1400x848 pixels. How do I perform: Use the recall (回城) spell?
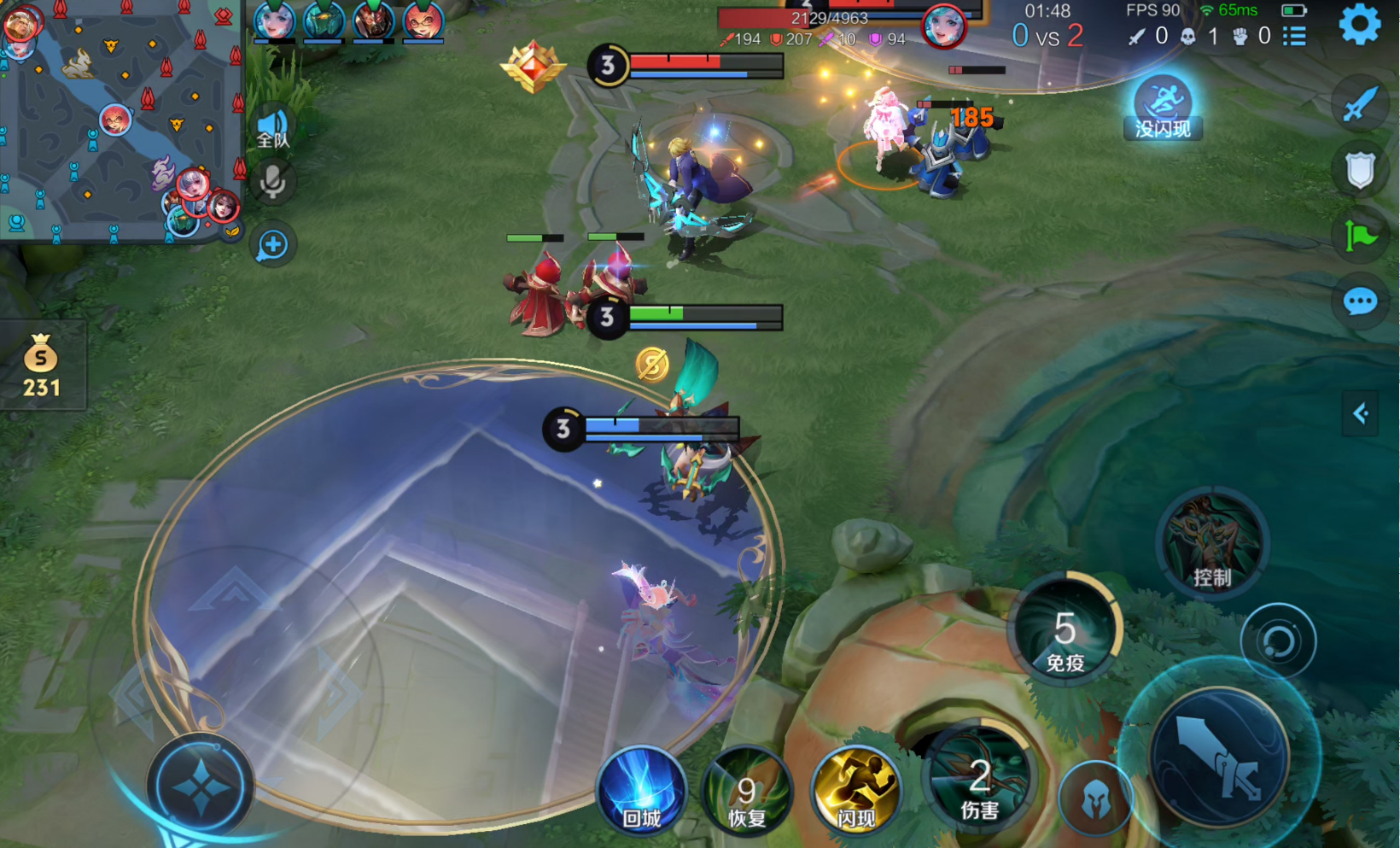[x=642, y=791]
